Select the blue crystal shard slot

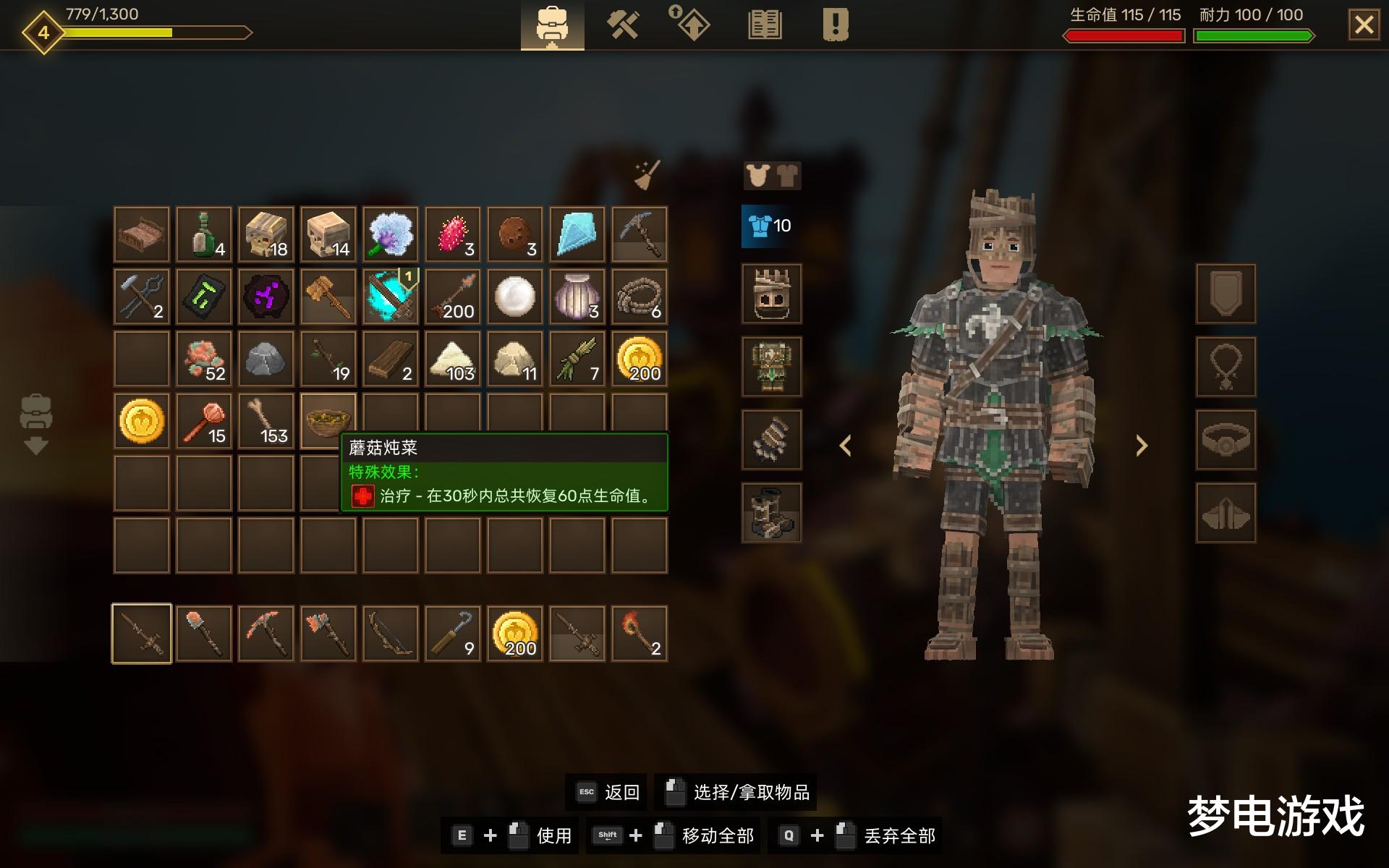pos(577,234)
